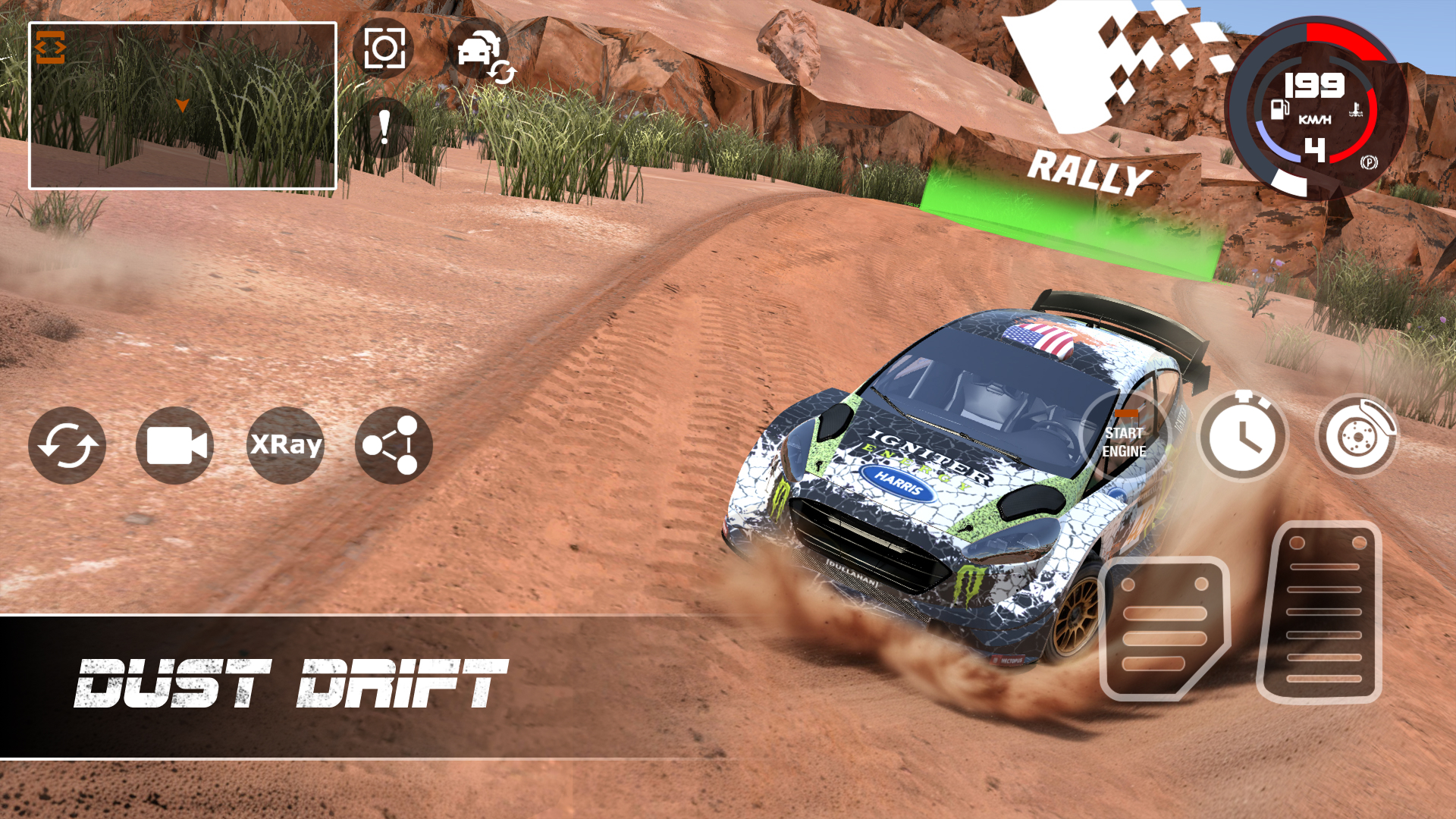Restart using the circular reset arrows
This screenshot has width=1456, height=819.
tap(67, 446)
